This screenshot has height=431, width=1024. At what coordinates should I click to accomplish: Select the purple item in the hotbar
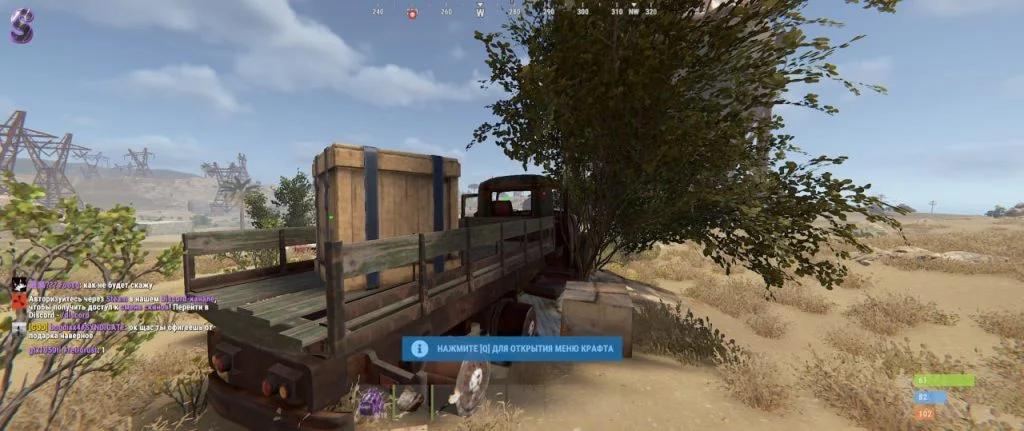tap(372, 402)
